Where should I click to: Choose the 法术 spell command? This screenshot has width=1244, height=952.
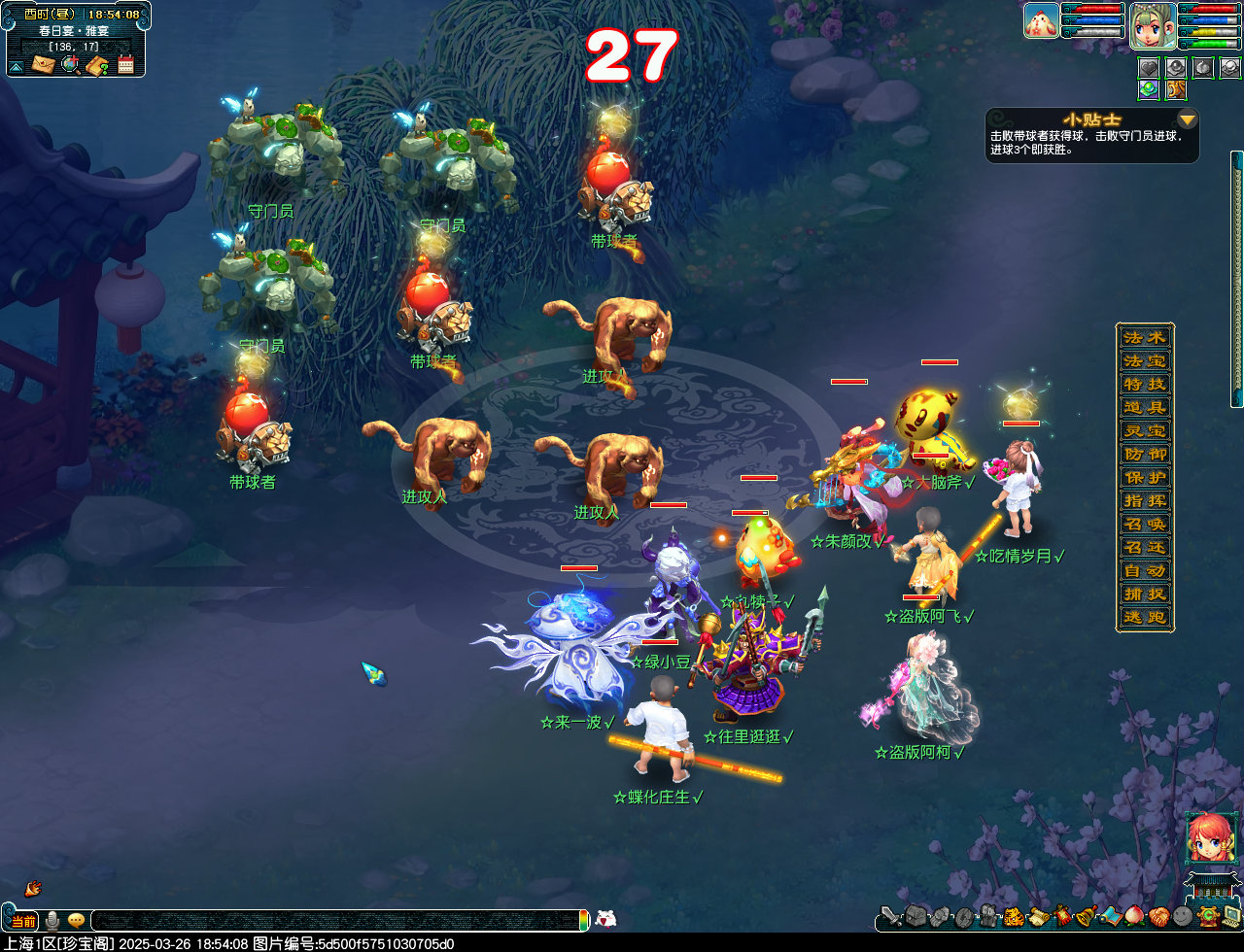(1144, 338)
